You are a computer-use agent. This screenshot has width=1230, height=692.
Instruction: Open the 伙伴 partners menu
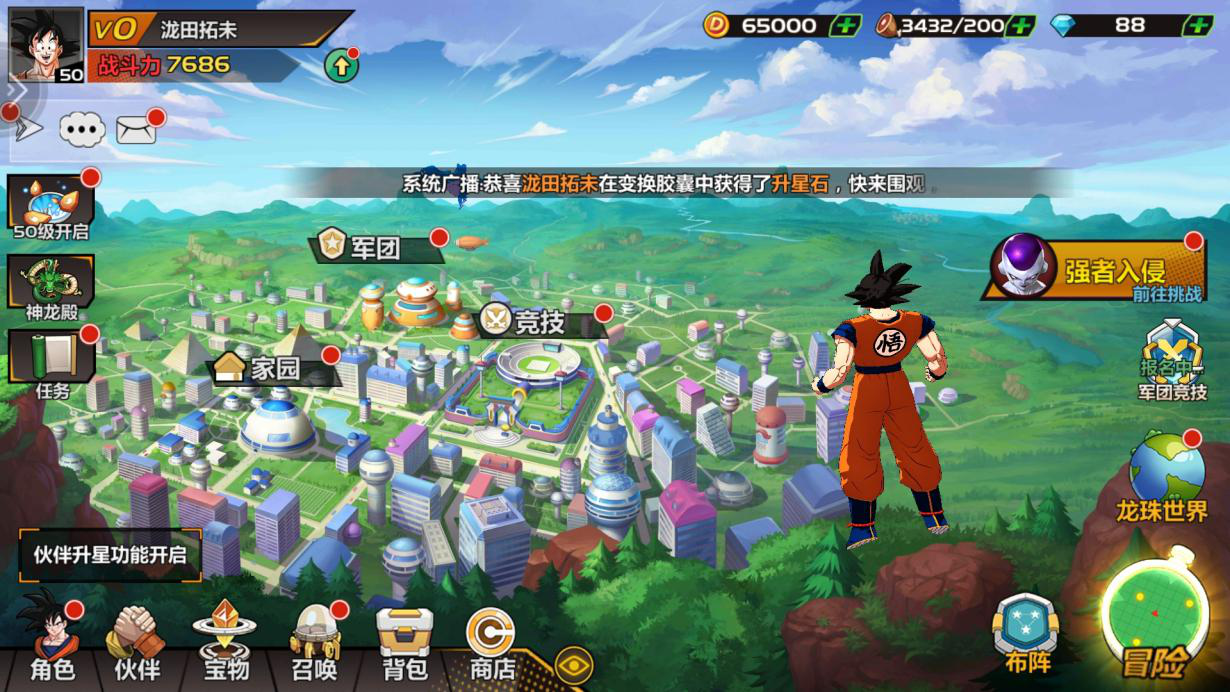[137, 640]
